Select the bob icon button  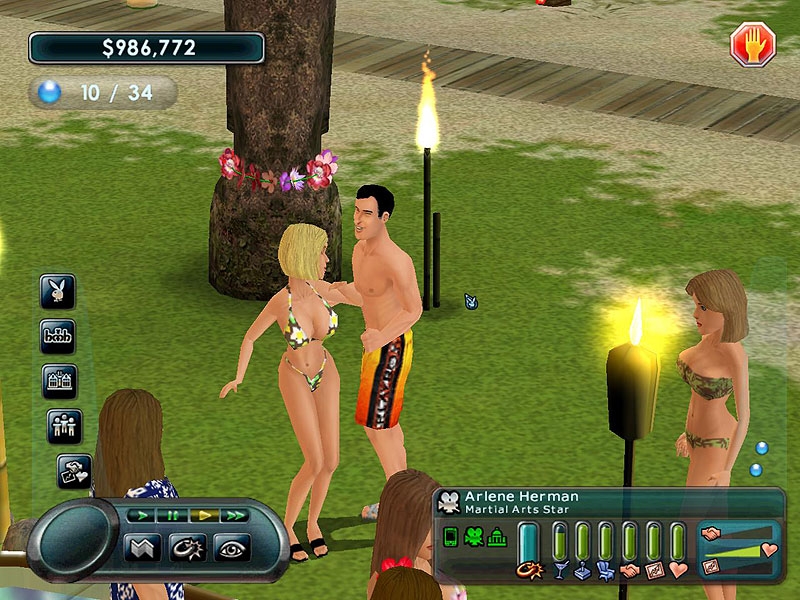coord(59,335)
